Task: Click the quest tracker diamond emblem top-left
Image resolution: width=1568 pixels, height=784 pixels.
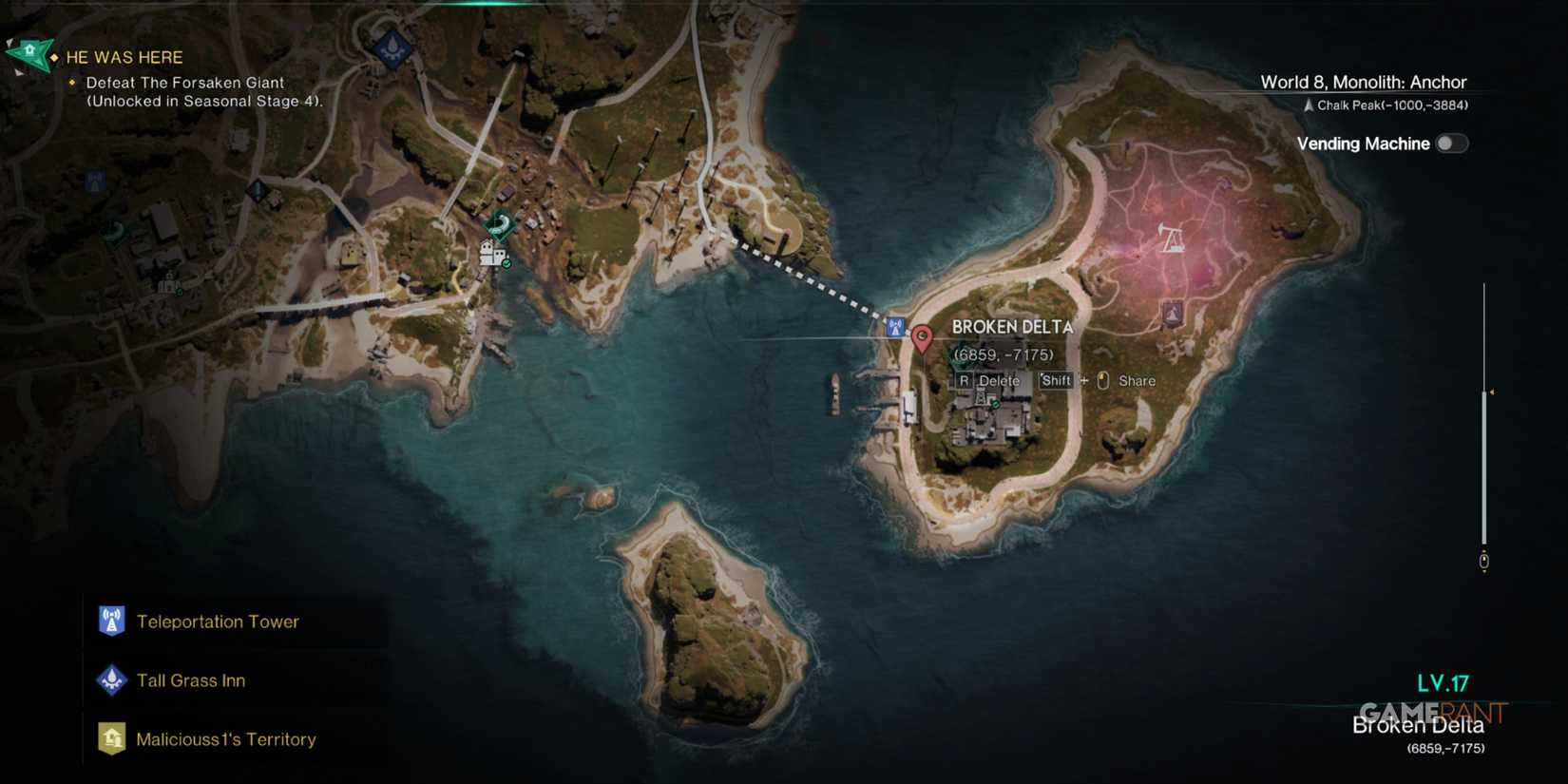Action: (x=30, y=54)
